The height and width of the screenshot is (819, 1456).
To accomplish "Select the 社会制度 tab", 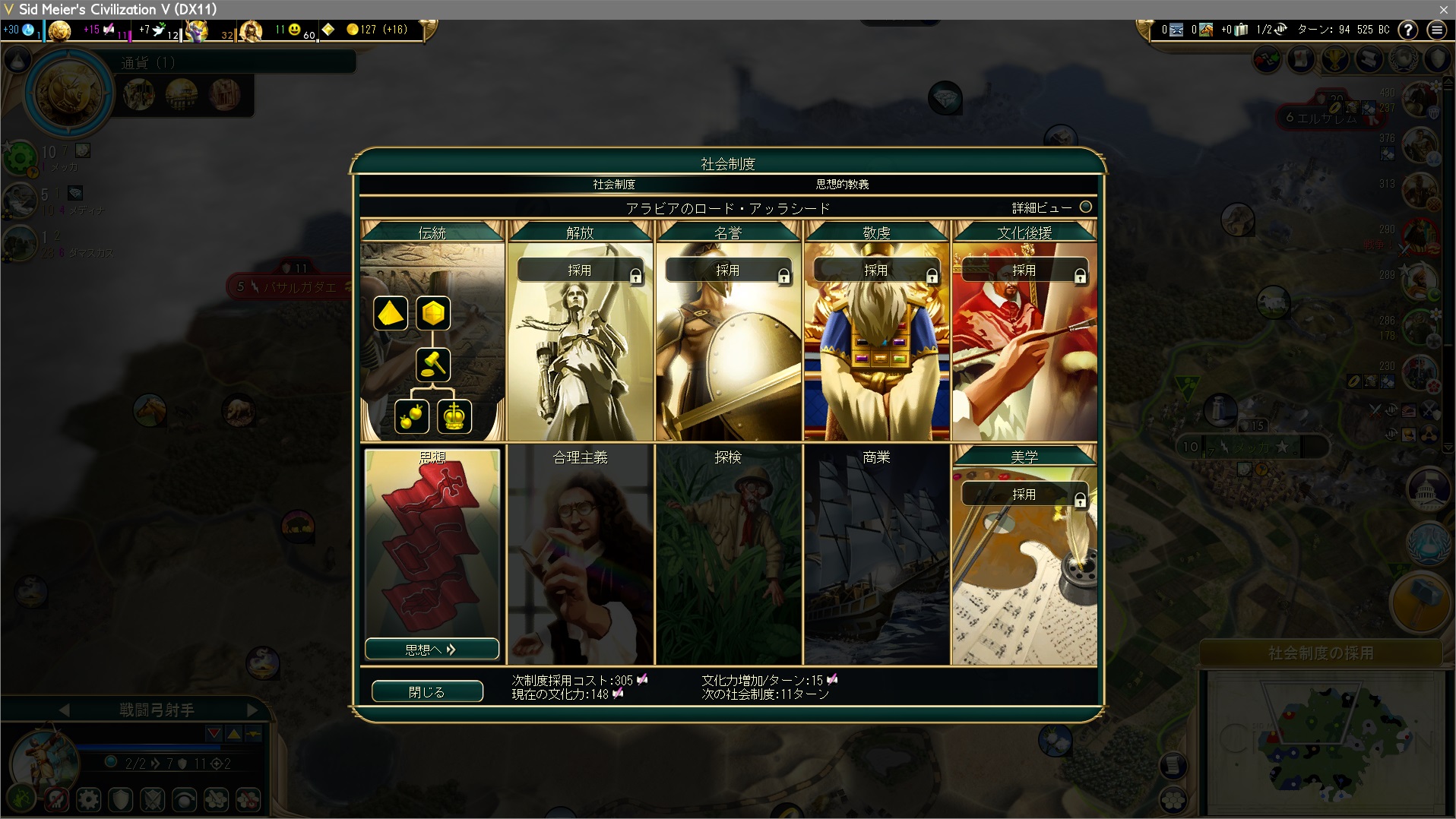I will 614,185.
